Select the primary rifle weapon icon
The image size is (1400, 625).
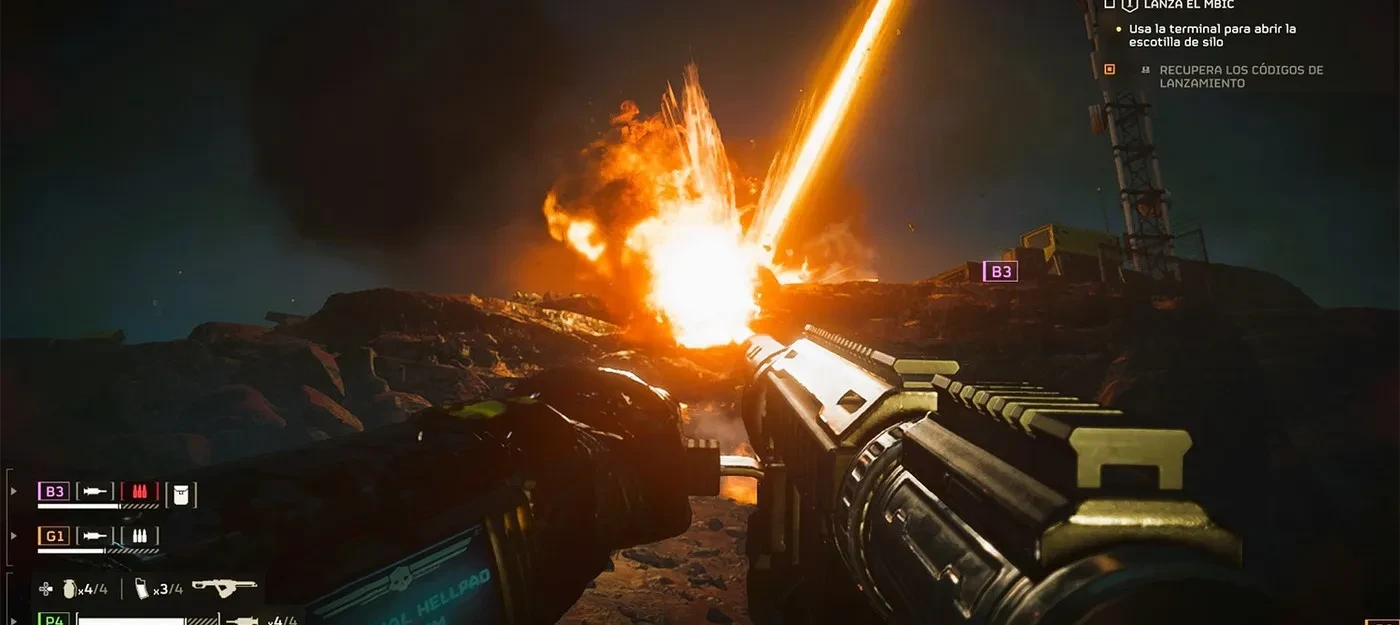224,588
